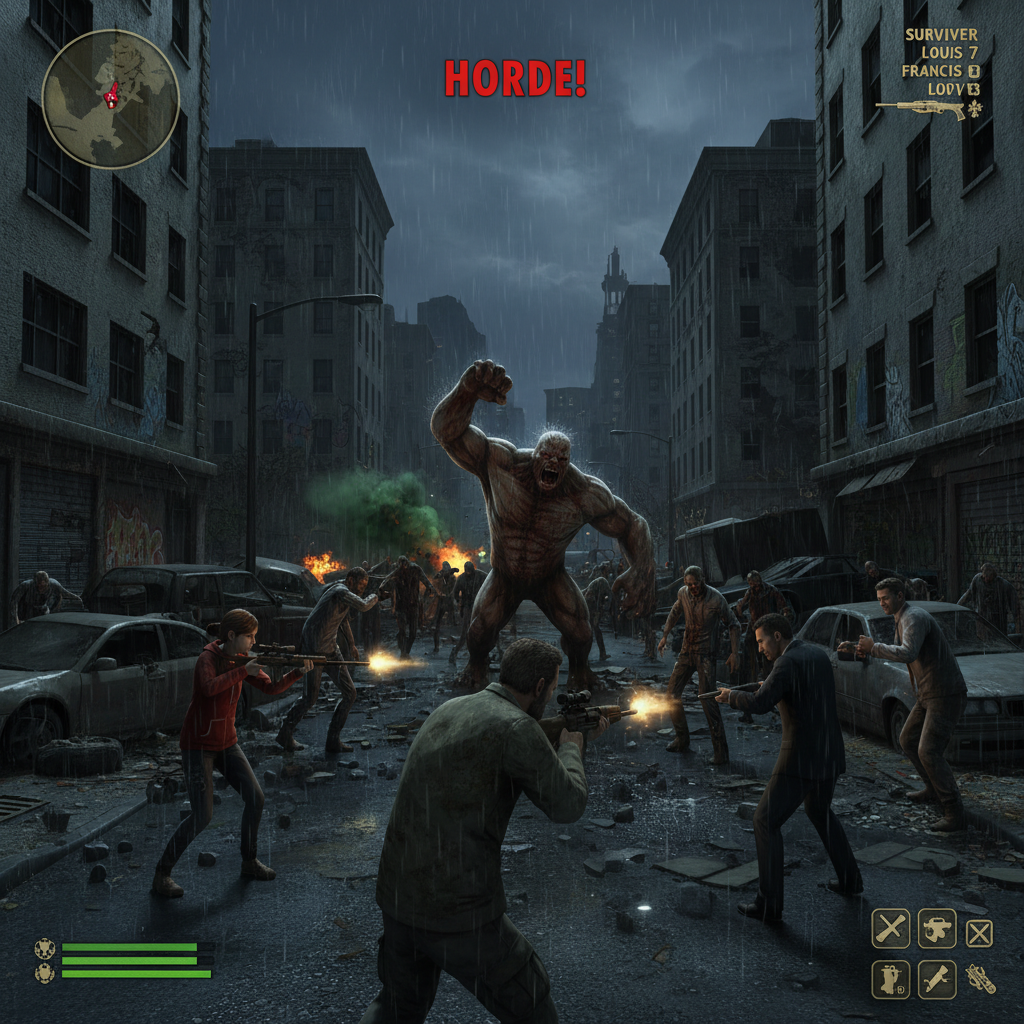The width and height of the screenshot is (1024, 1024).
Task: Click the rifle icon under the survivor list
Action: (x=920, y=109)
